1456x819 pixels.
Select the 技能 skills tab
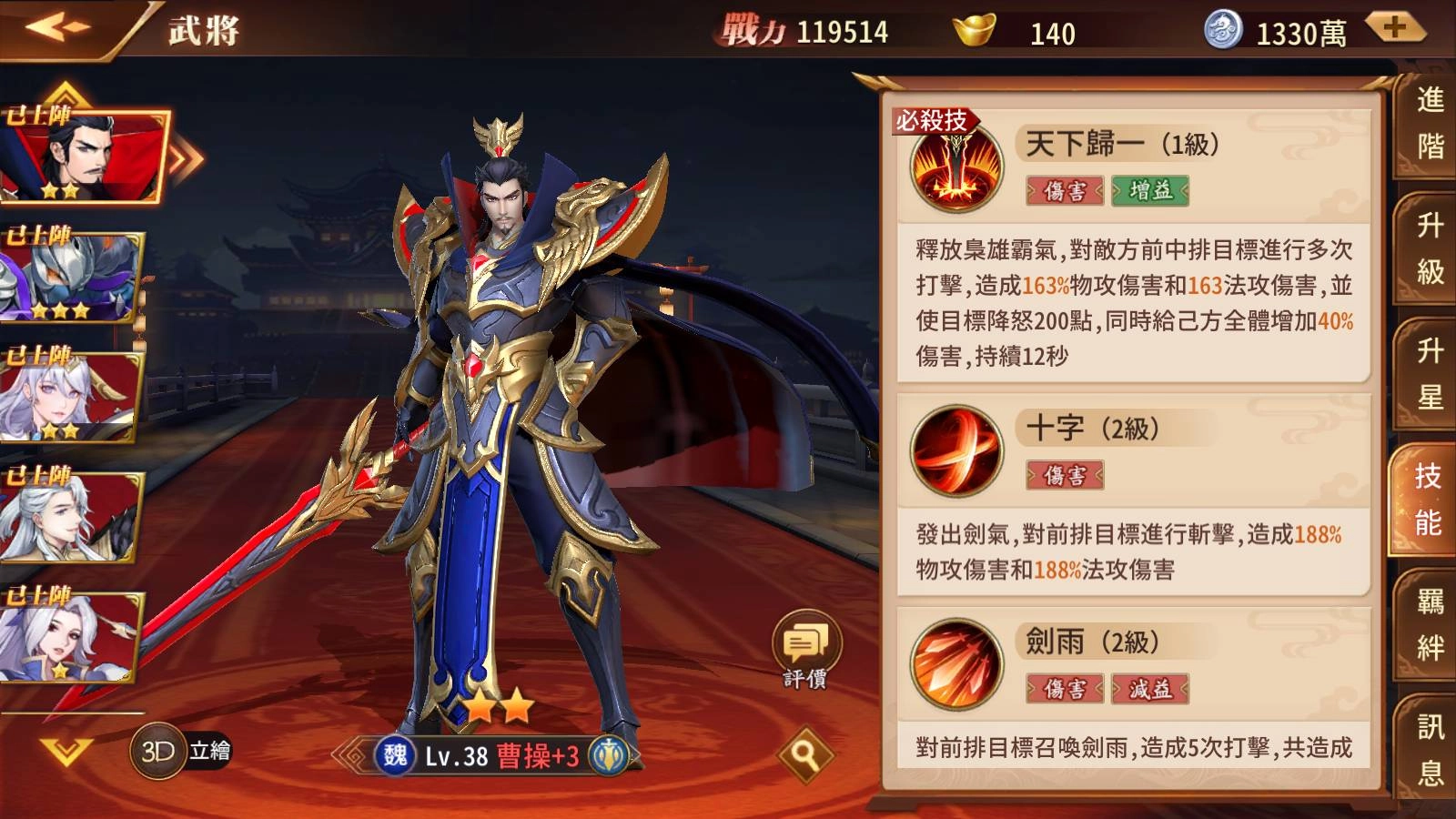point(1427,499)
